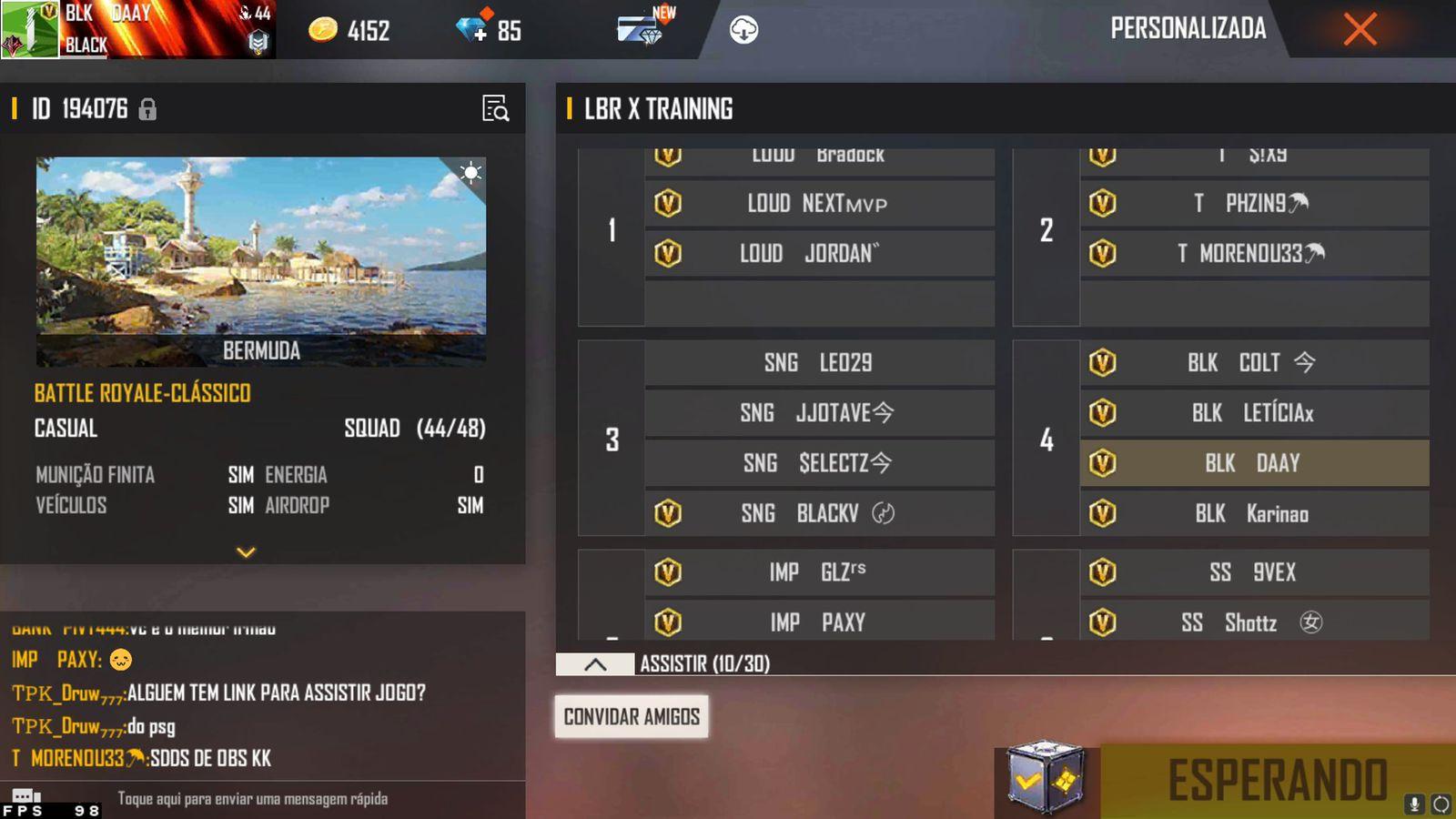Choose the SNG LEO29 player slot

click(x=818, y=363)
